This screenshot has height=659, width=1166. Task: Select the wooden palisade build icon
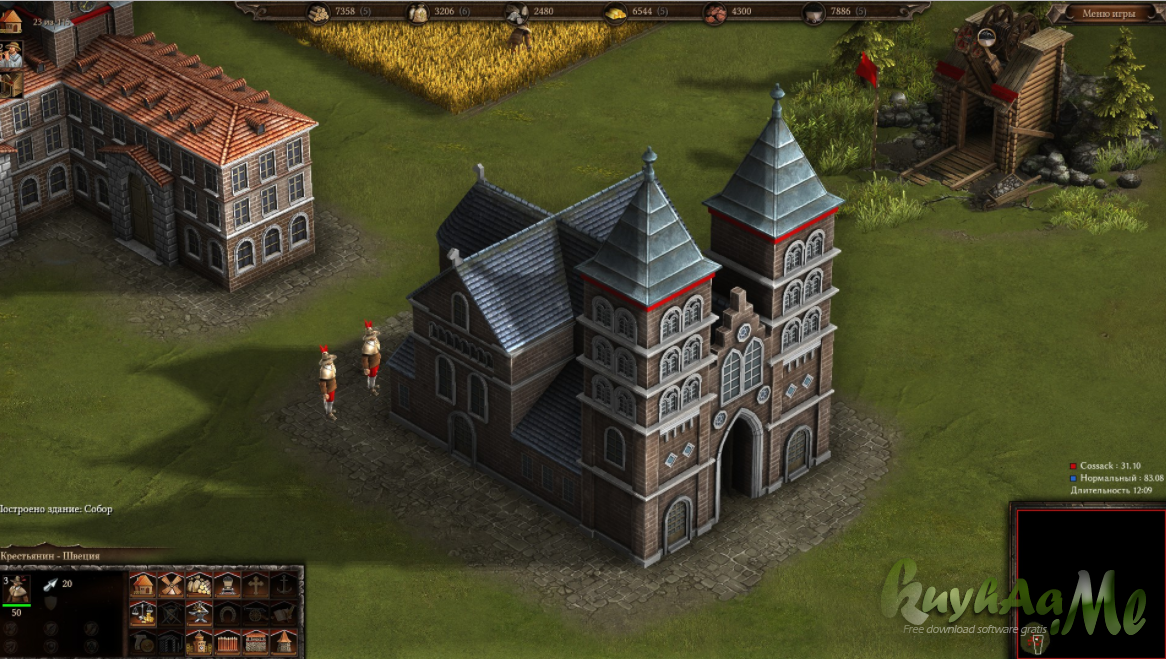click(x=228, y=641)
